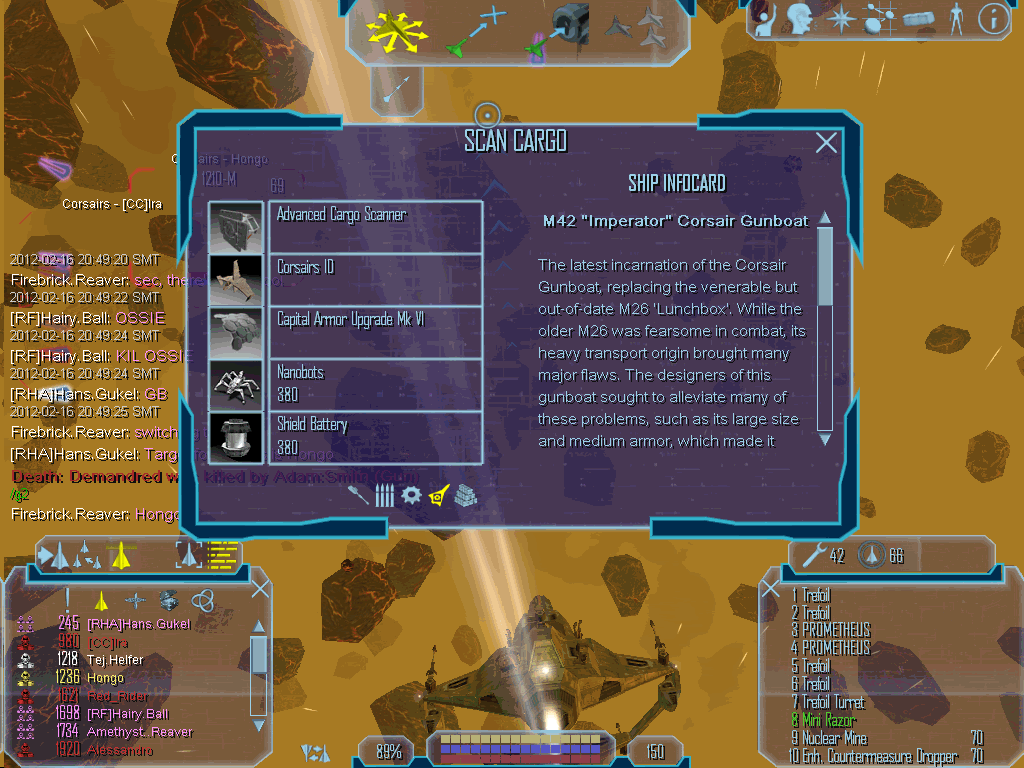The image size is (1024, 768).
Task: Select the Shield Battery cargo row
Action: 375,436
